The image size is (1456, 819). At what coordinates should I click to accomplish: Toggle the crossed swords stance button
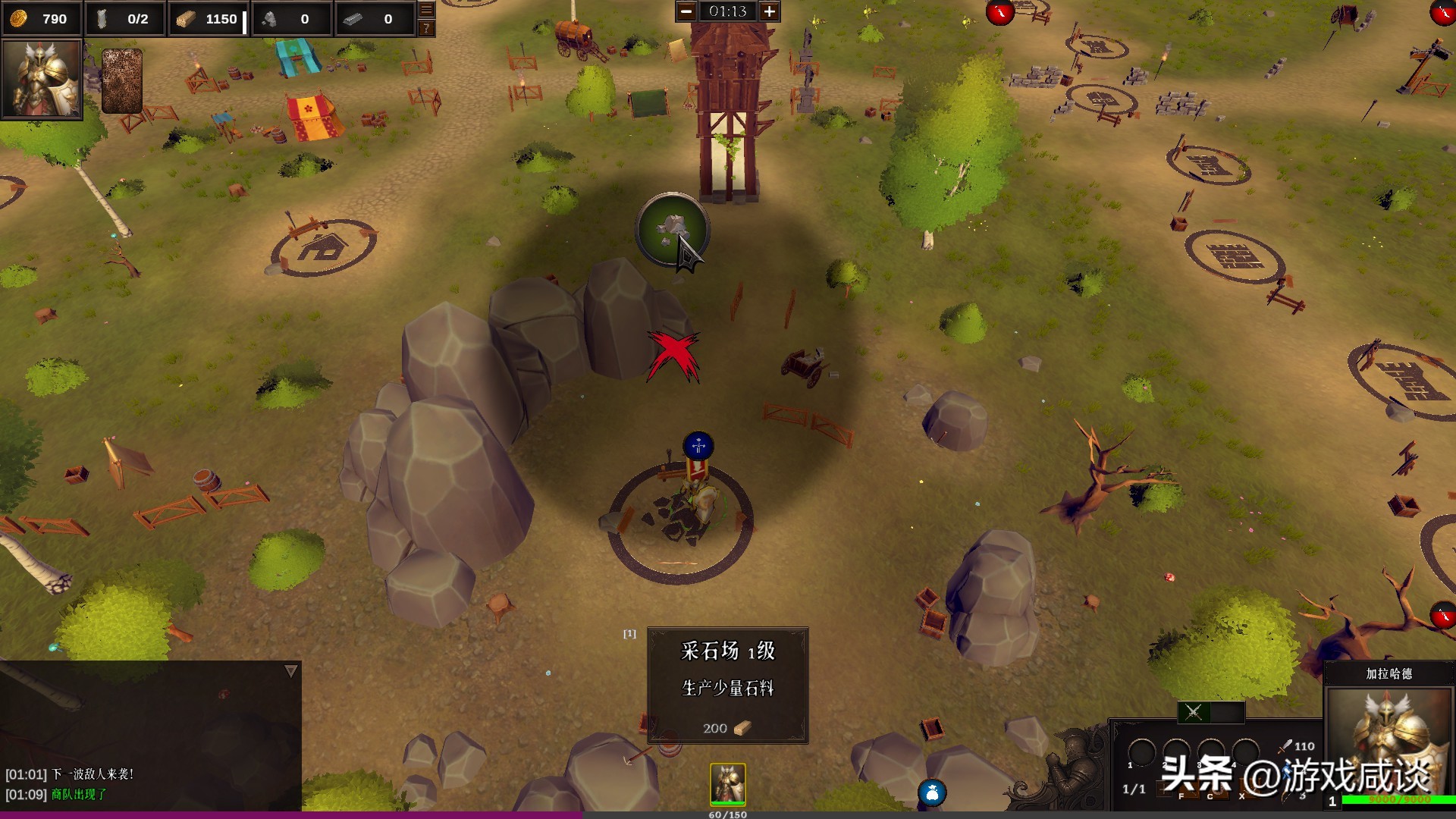click(1194, 712)
